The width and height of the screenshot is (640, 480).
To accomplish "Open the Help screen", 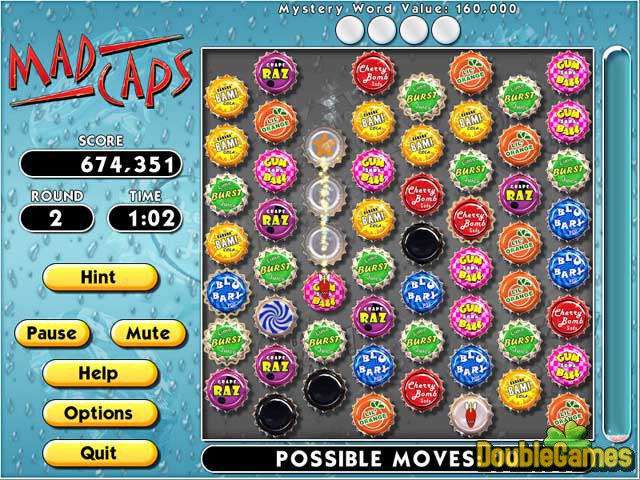I will (x=99, y=373).
